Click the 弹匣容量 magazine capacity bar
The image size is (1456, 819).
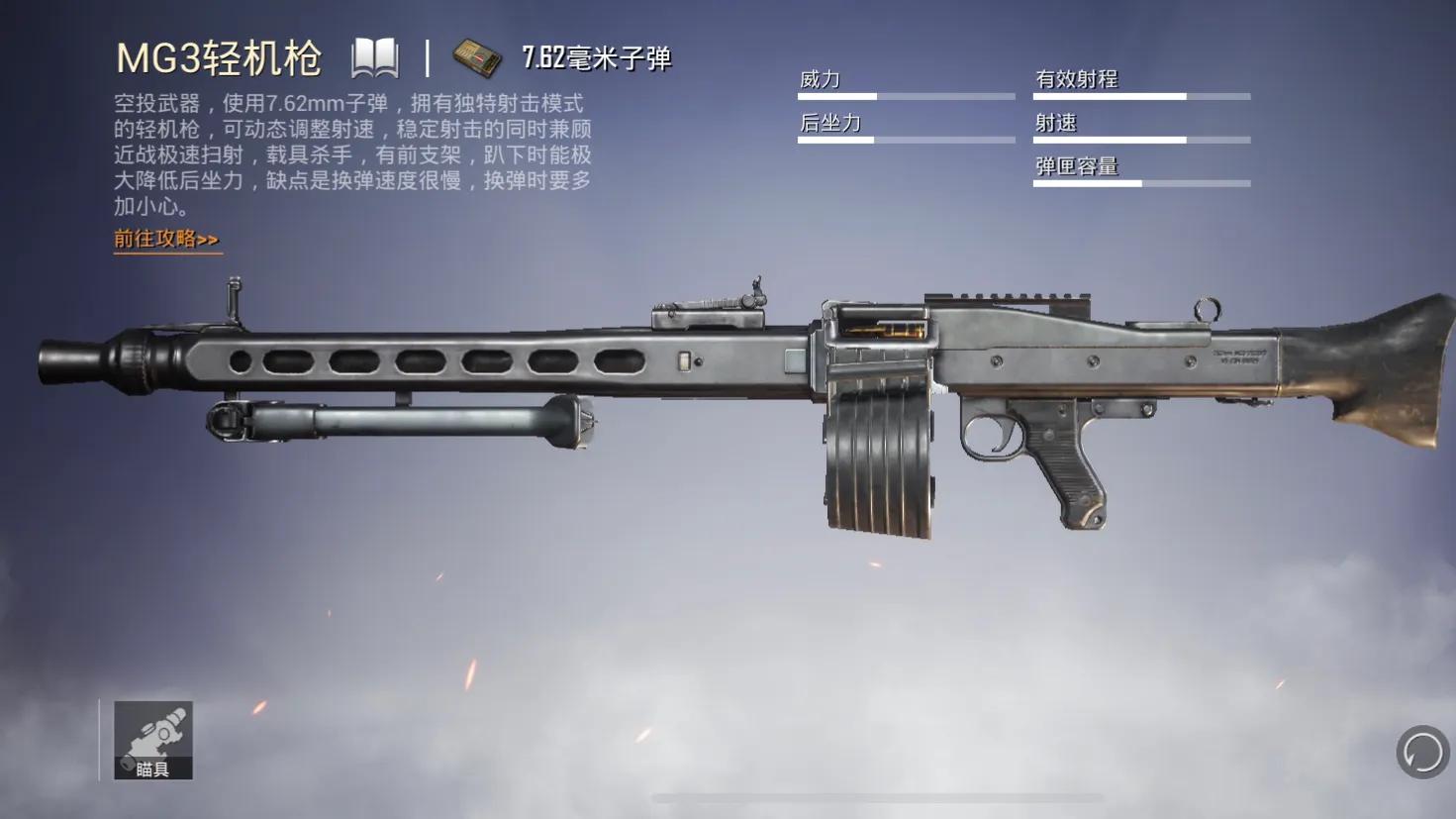click(1140, 183)
